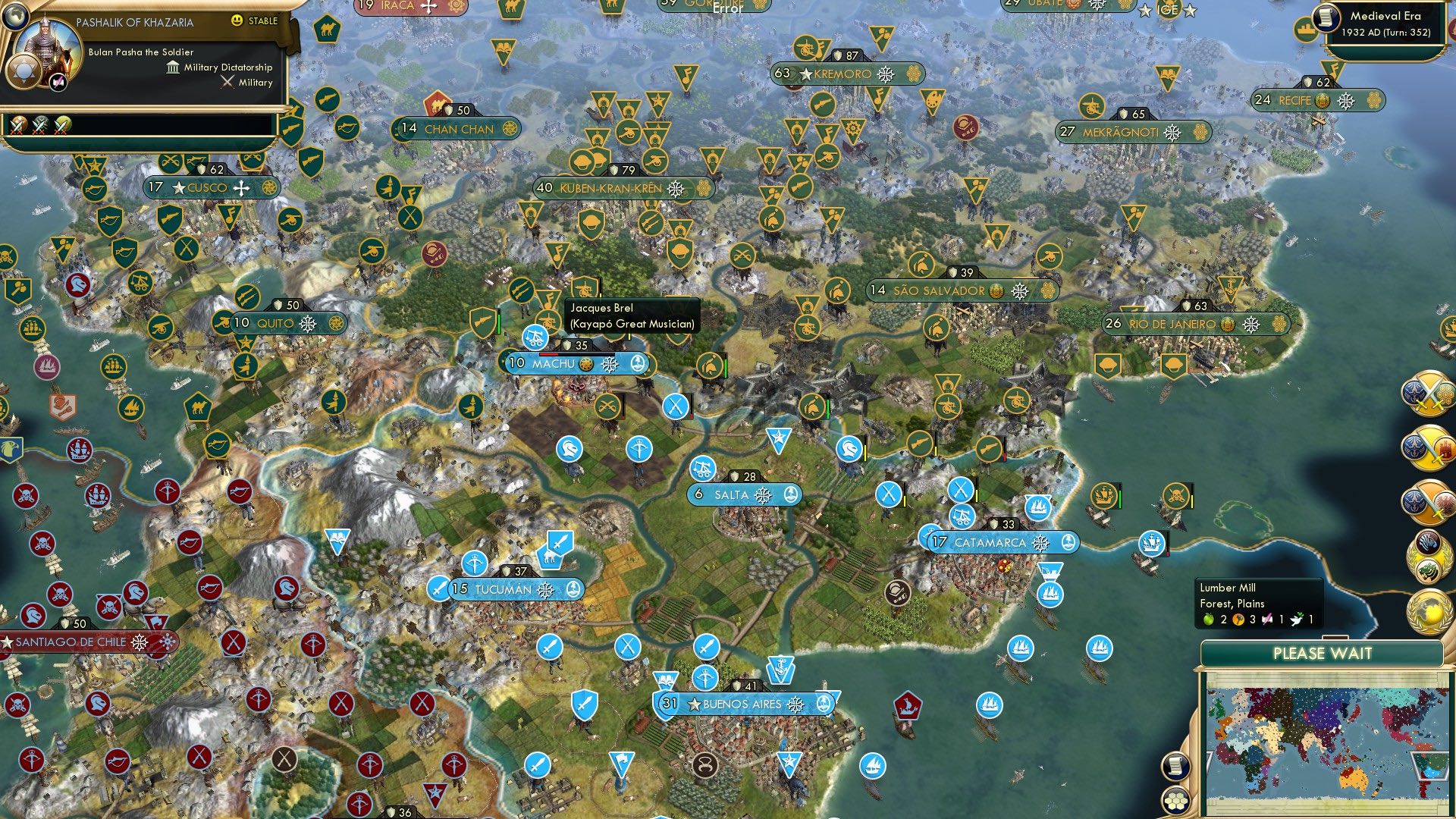Click the topmost crossed-swords war notification

click(1428, 392)
